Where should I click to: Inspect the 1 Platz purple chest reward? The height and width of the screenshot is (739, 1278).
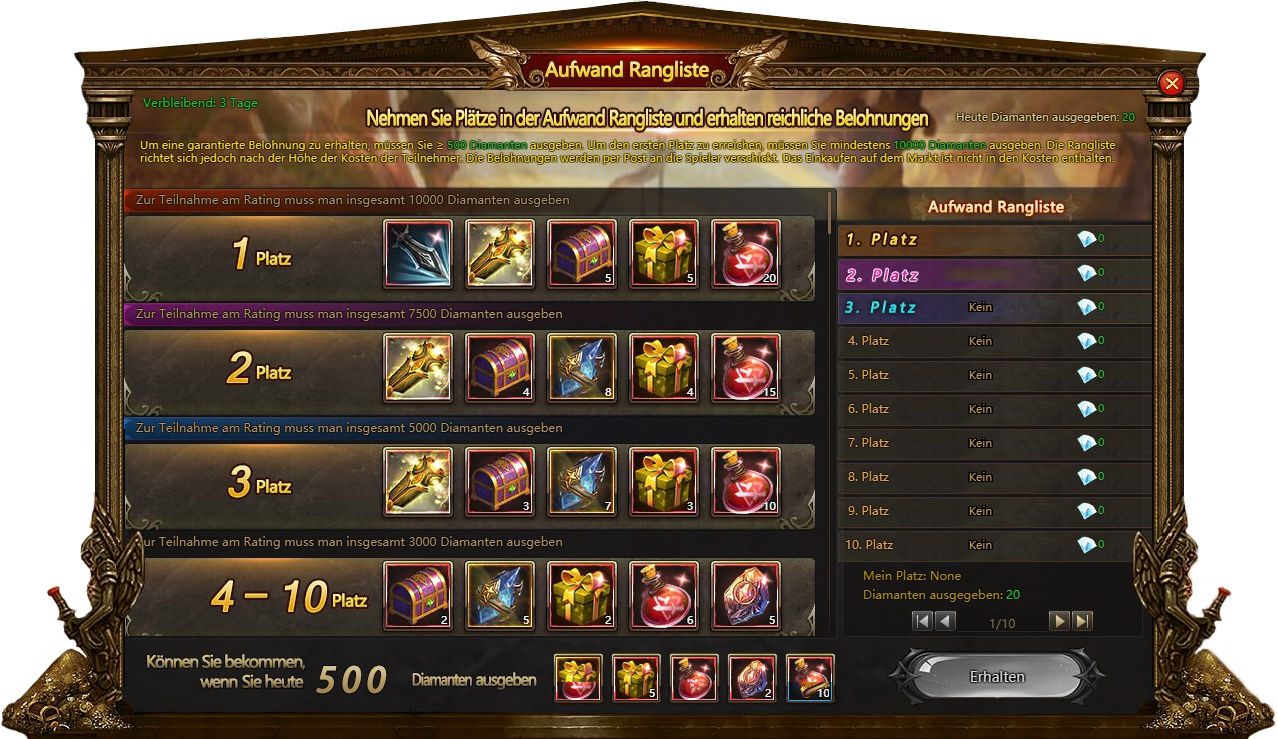582,254
